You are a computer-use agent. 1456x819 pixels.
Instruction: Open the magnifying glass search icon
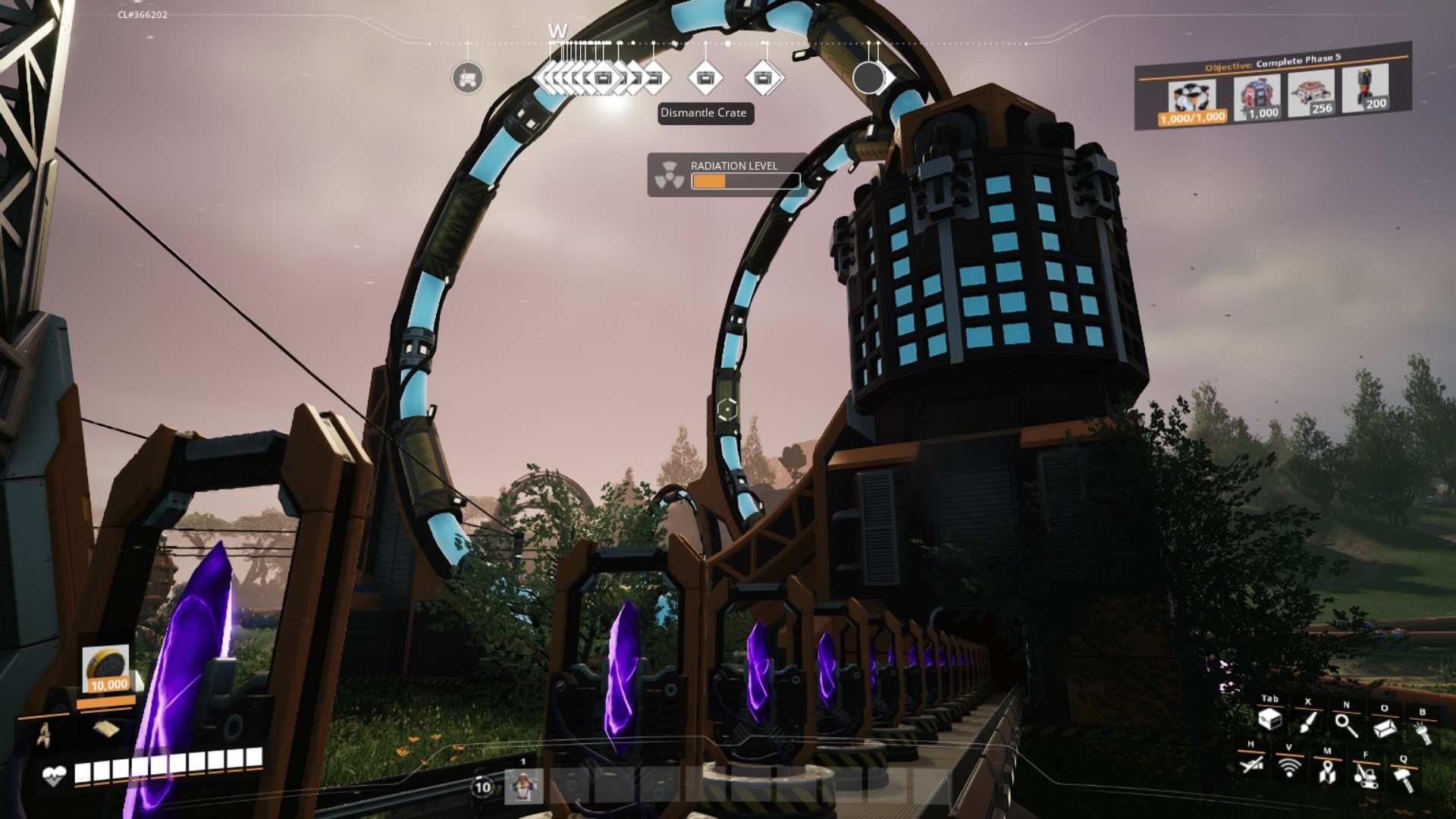tap(1346, 725)
